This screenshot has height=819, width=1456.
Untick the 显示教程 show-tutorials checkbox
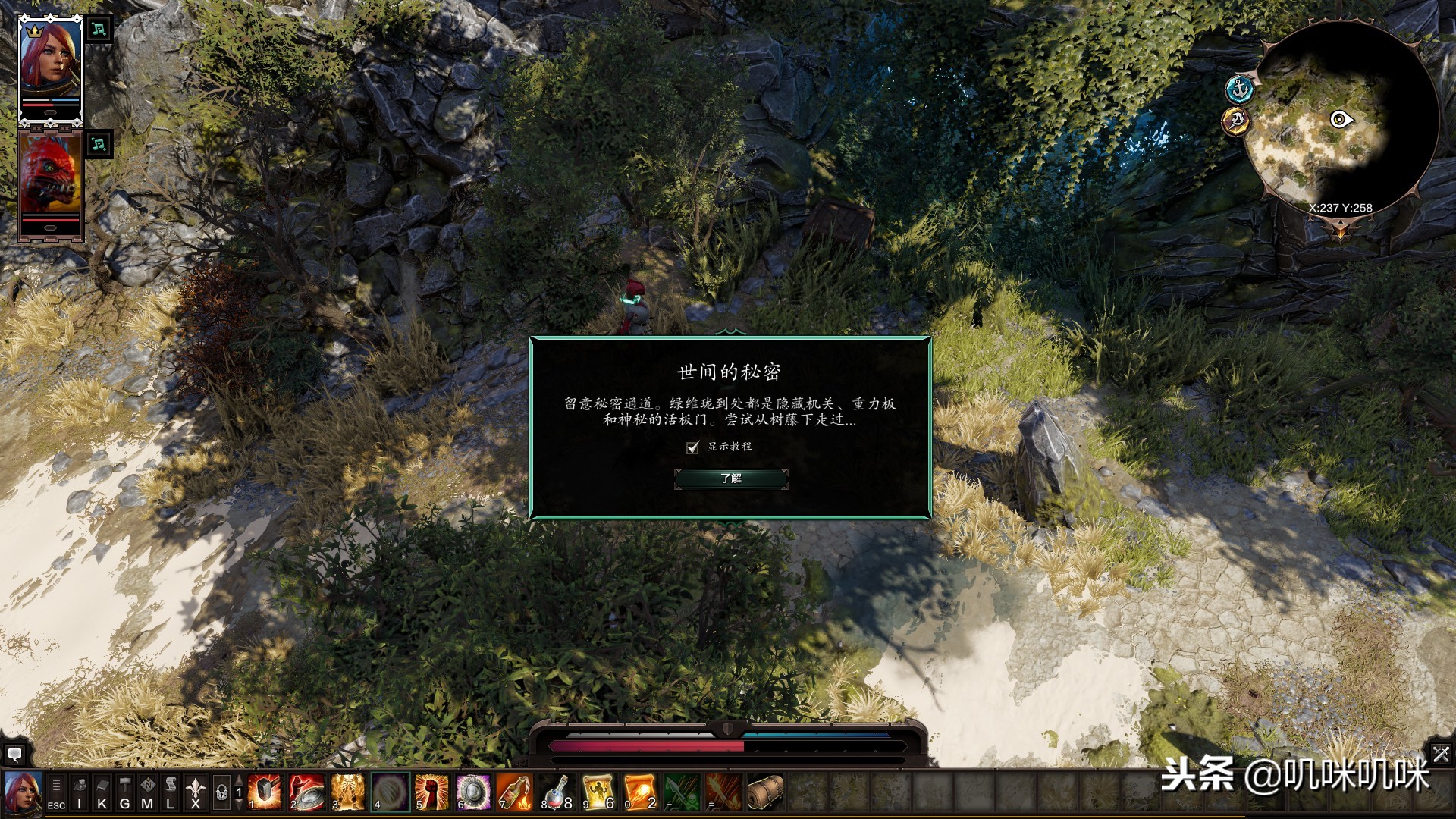692,447
